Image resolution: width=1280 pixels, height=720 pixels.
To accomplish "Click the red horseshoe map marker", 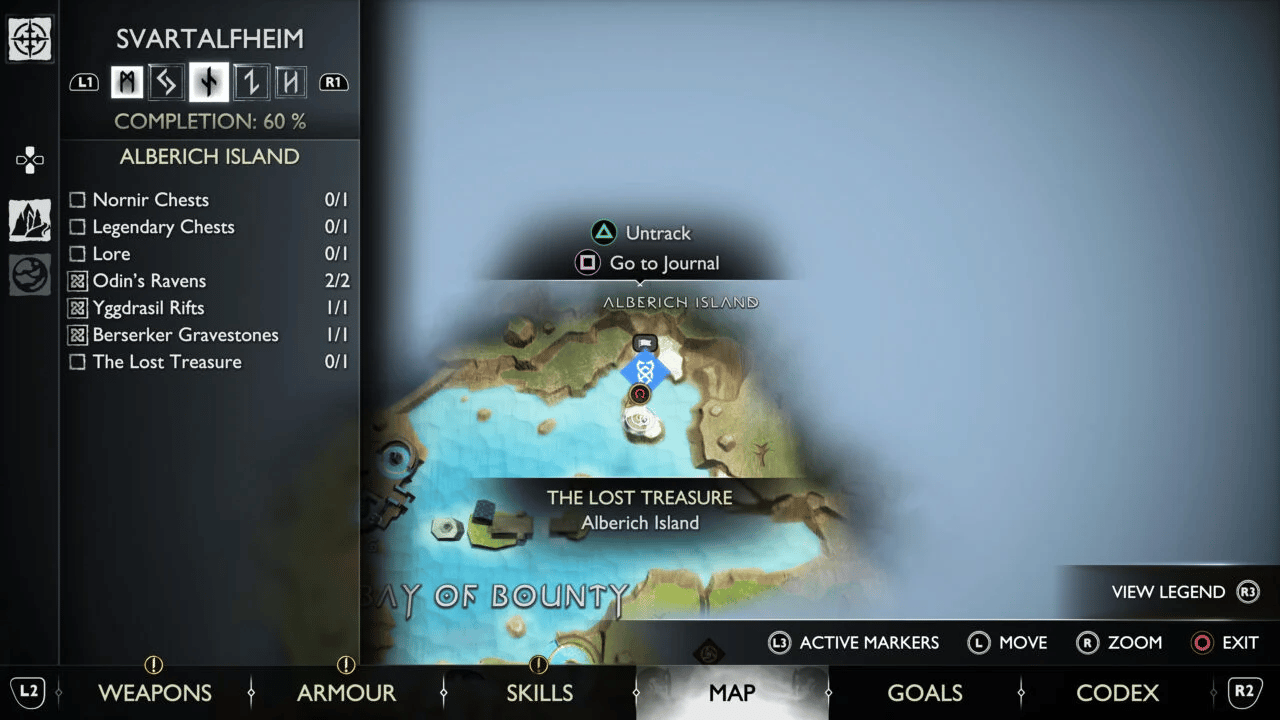I will coord(640,395).
